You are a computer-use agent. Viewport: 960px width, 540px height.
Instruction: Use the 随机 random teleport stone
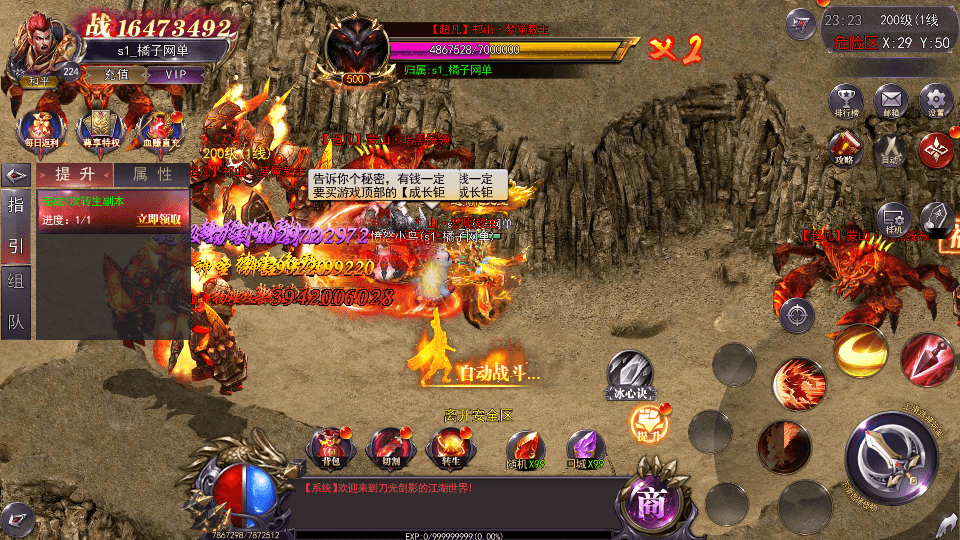point(525,451)
